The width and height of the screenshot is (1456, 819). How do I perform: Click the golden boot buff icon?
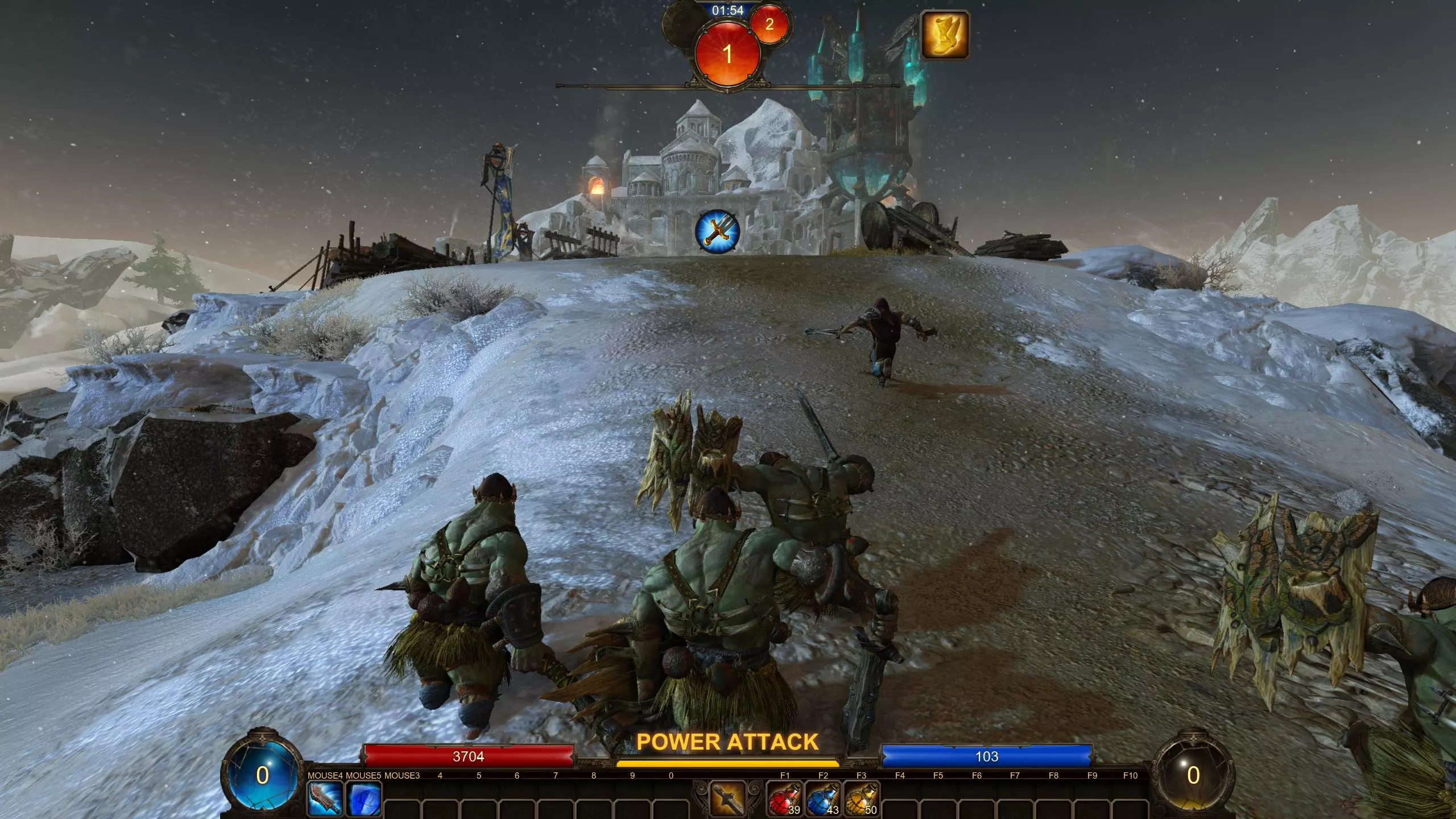point(944,35)
